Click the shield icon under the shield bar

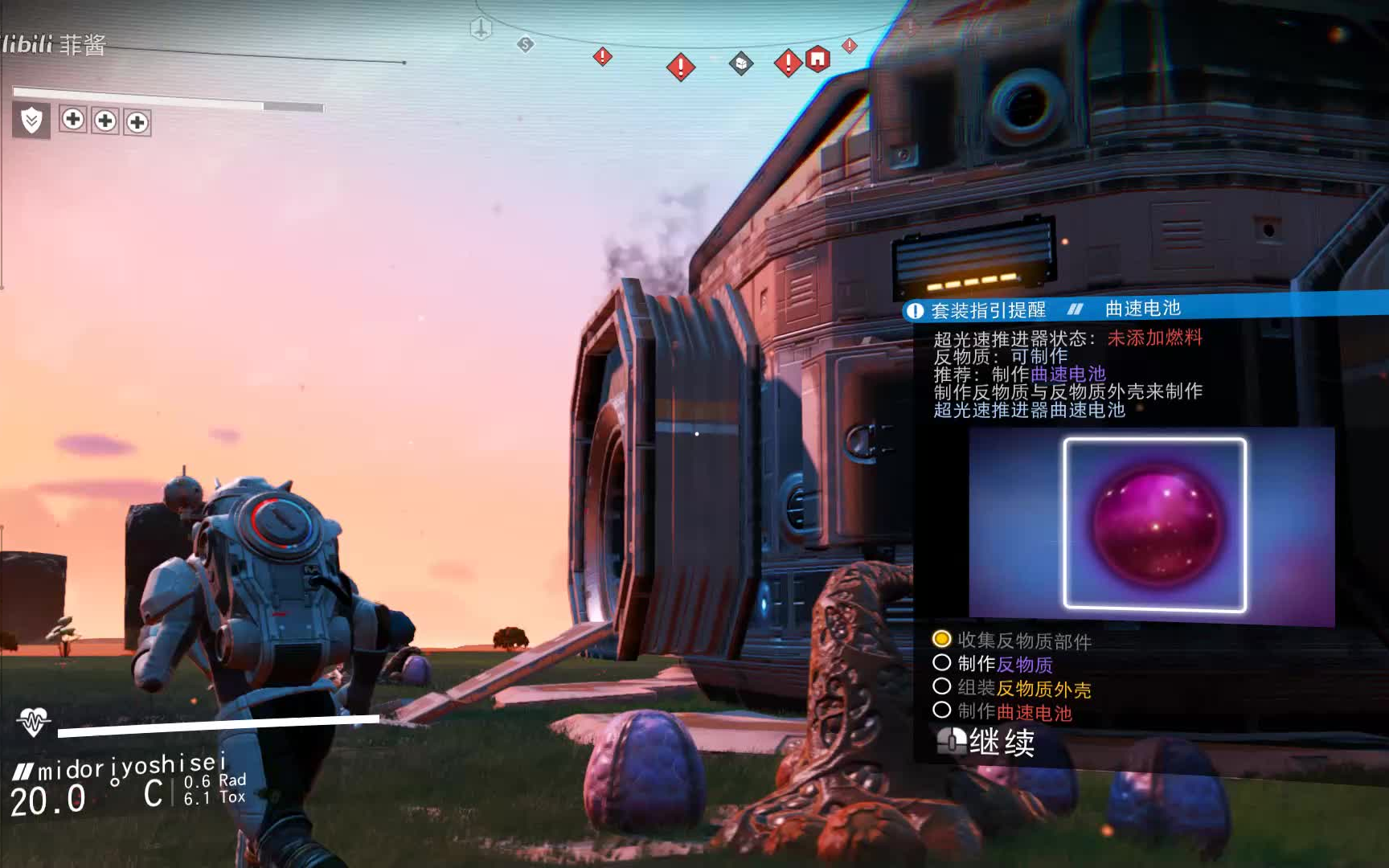32,121
